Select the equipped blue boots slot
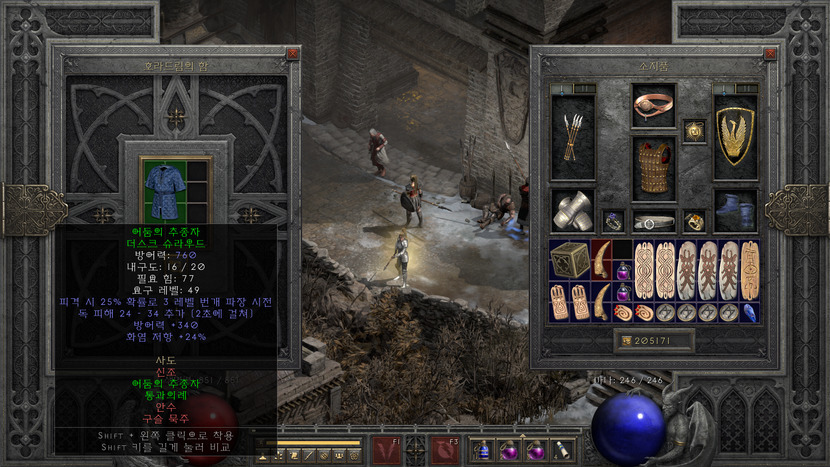The height and width of the screenshot is (467, 830). point(734,212)
